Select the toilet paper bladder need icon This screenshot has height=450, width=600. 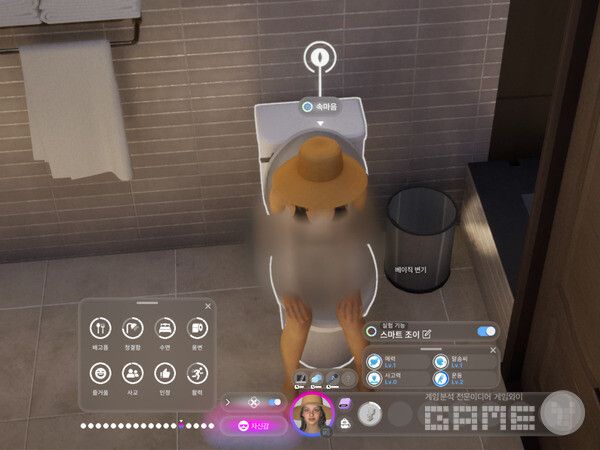pos(196,329)
